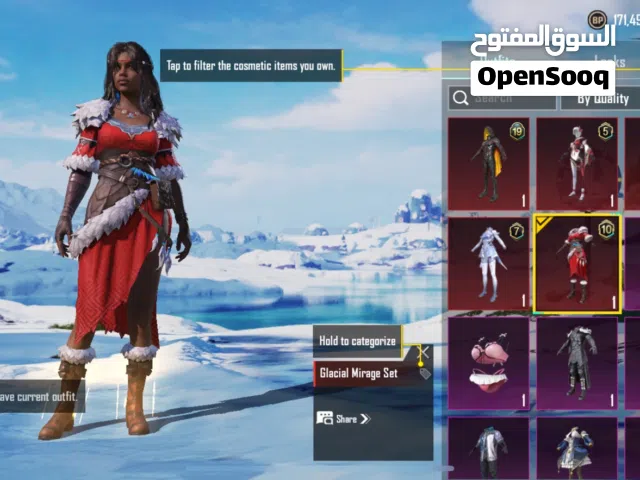Select the grey fur-collar coat outfit

577,362
